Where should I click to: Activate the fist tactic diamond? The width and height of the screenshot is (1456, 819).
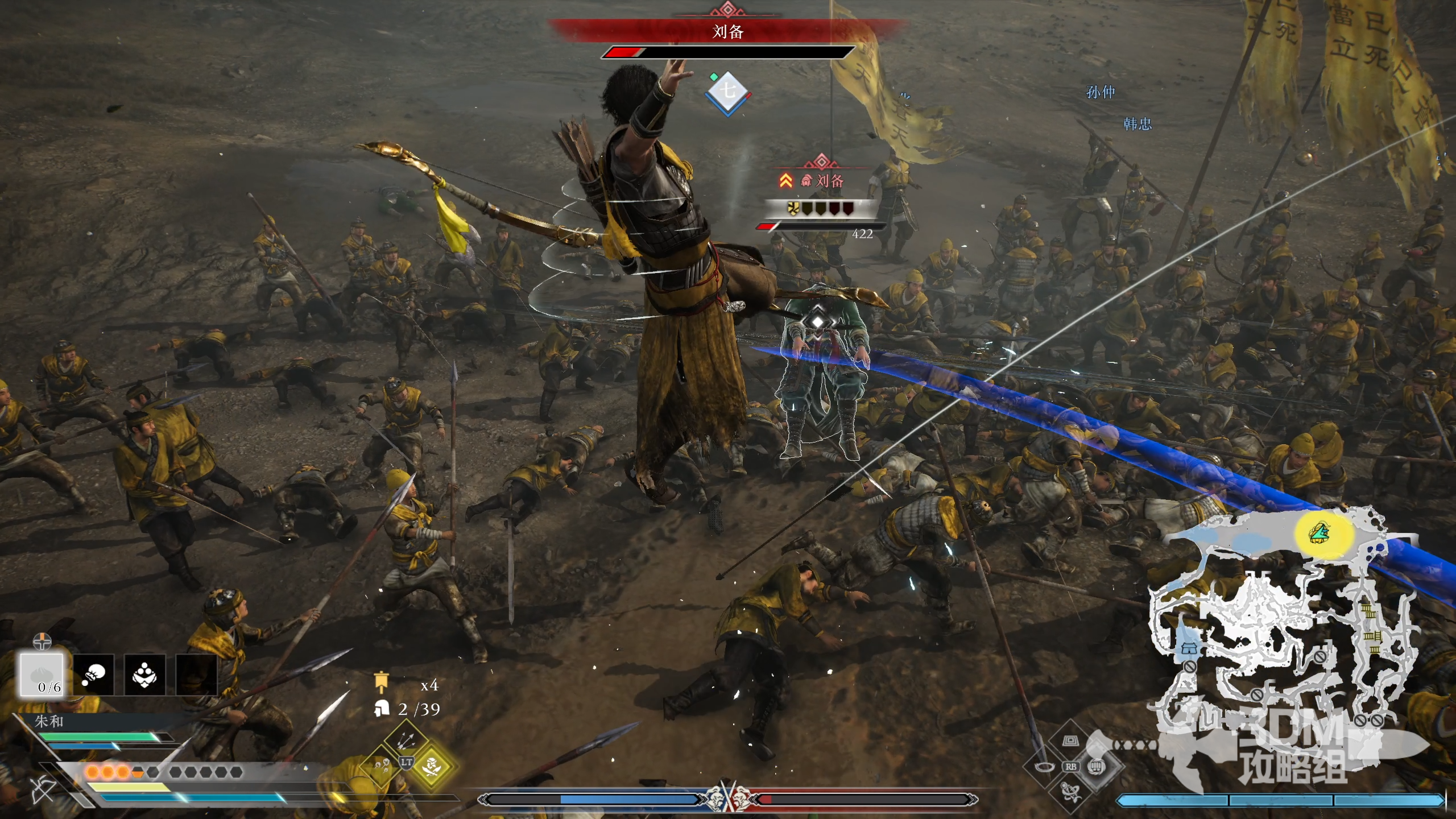(x=1097, y=767)
